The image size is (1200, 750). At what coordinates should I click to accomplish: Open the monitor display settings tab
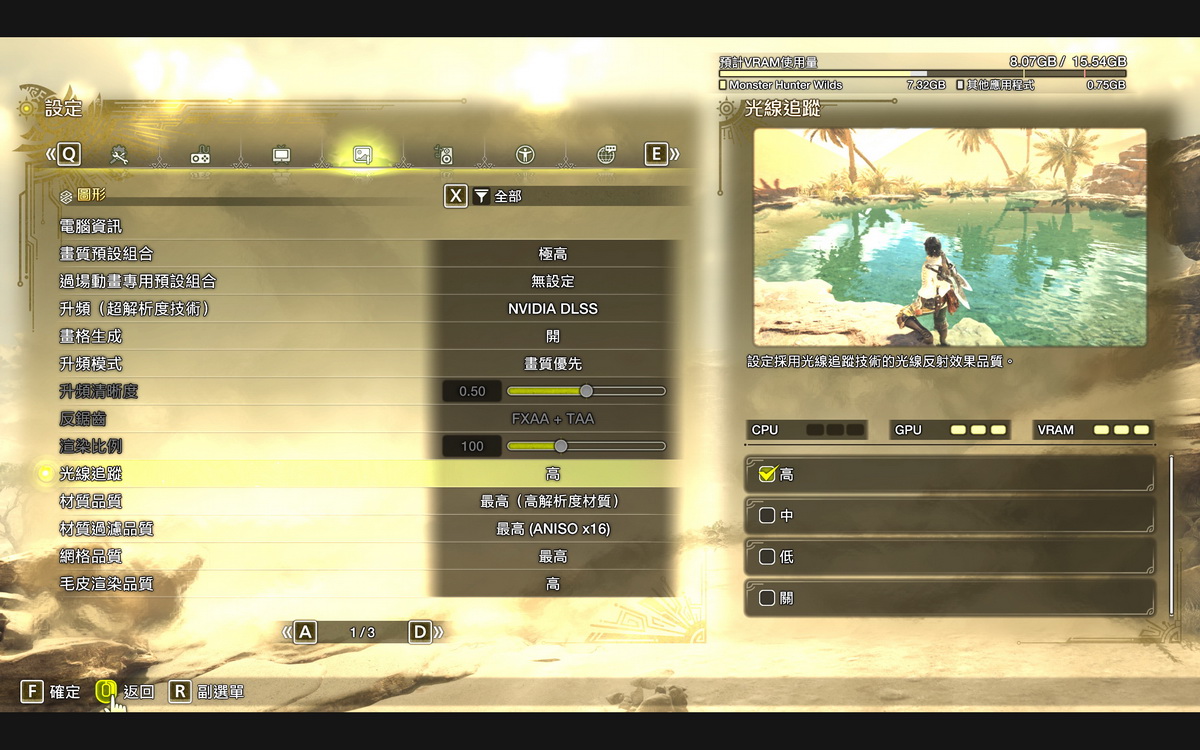282,155
